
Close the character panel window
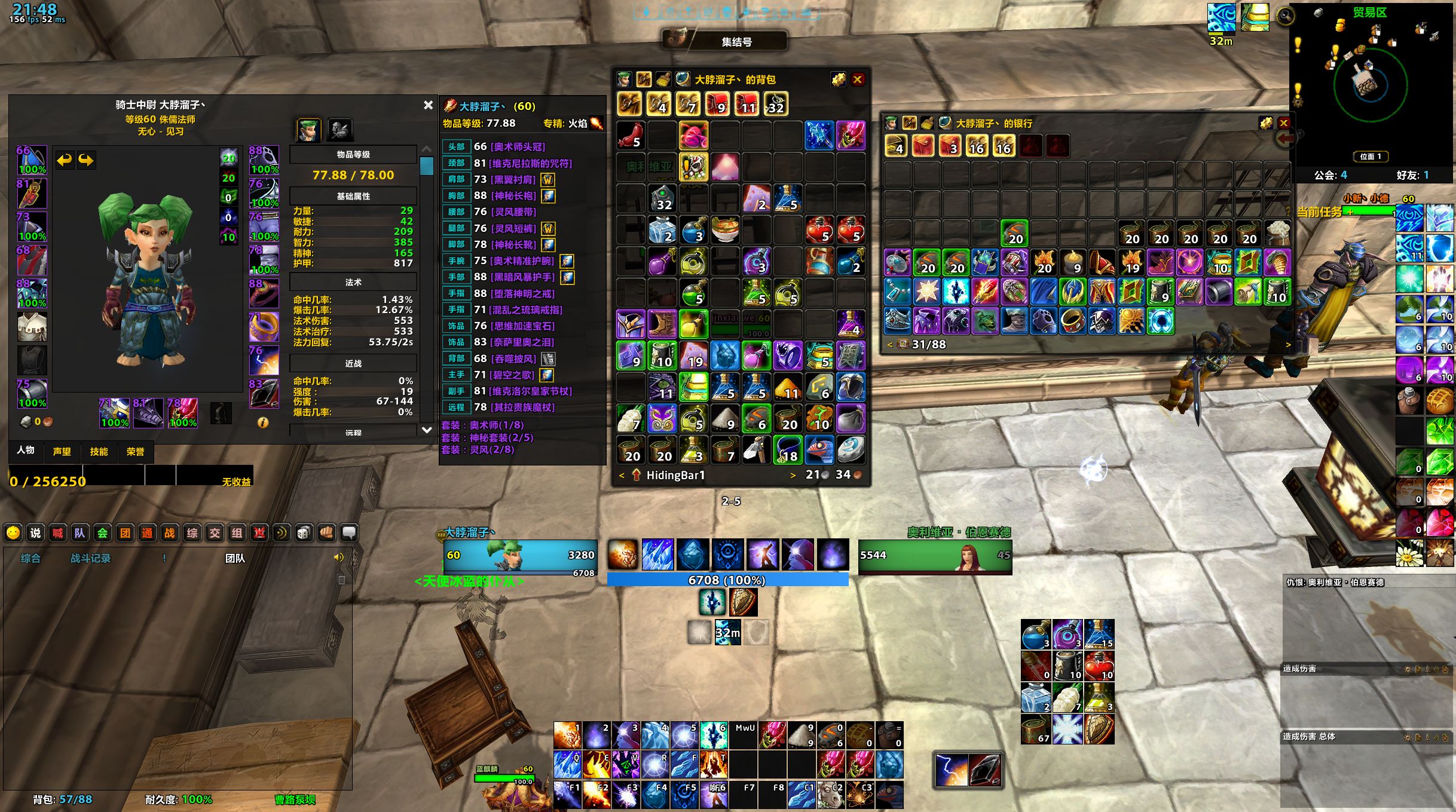(428, 105)
